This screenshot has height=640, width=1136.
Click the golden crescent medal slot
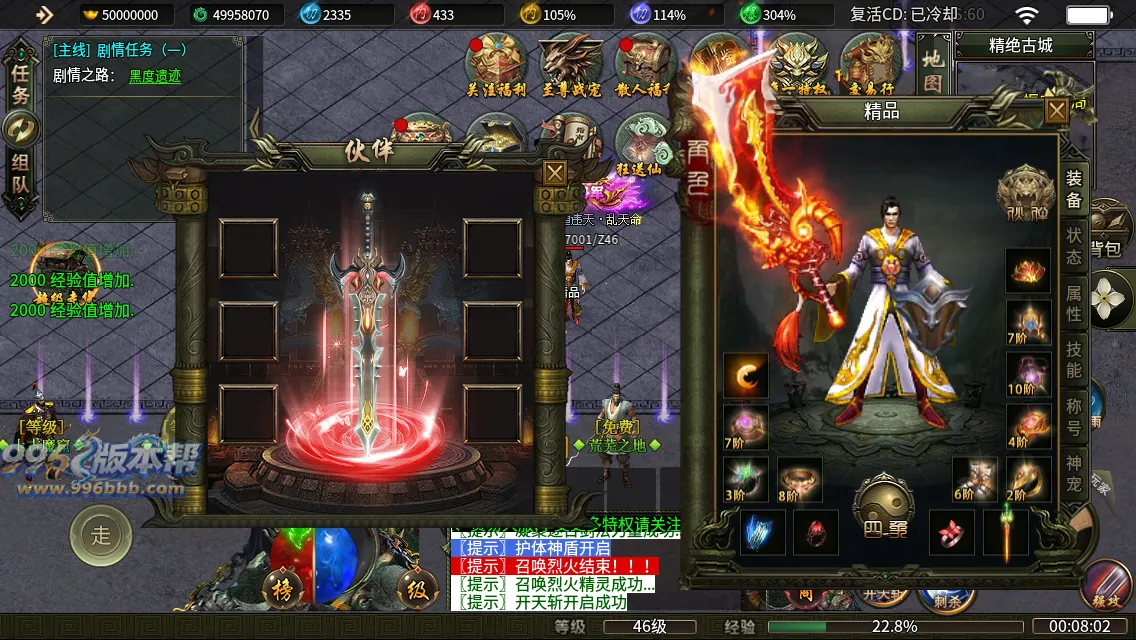tap(746, 375)
